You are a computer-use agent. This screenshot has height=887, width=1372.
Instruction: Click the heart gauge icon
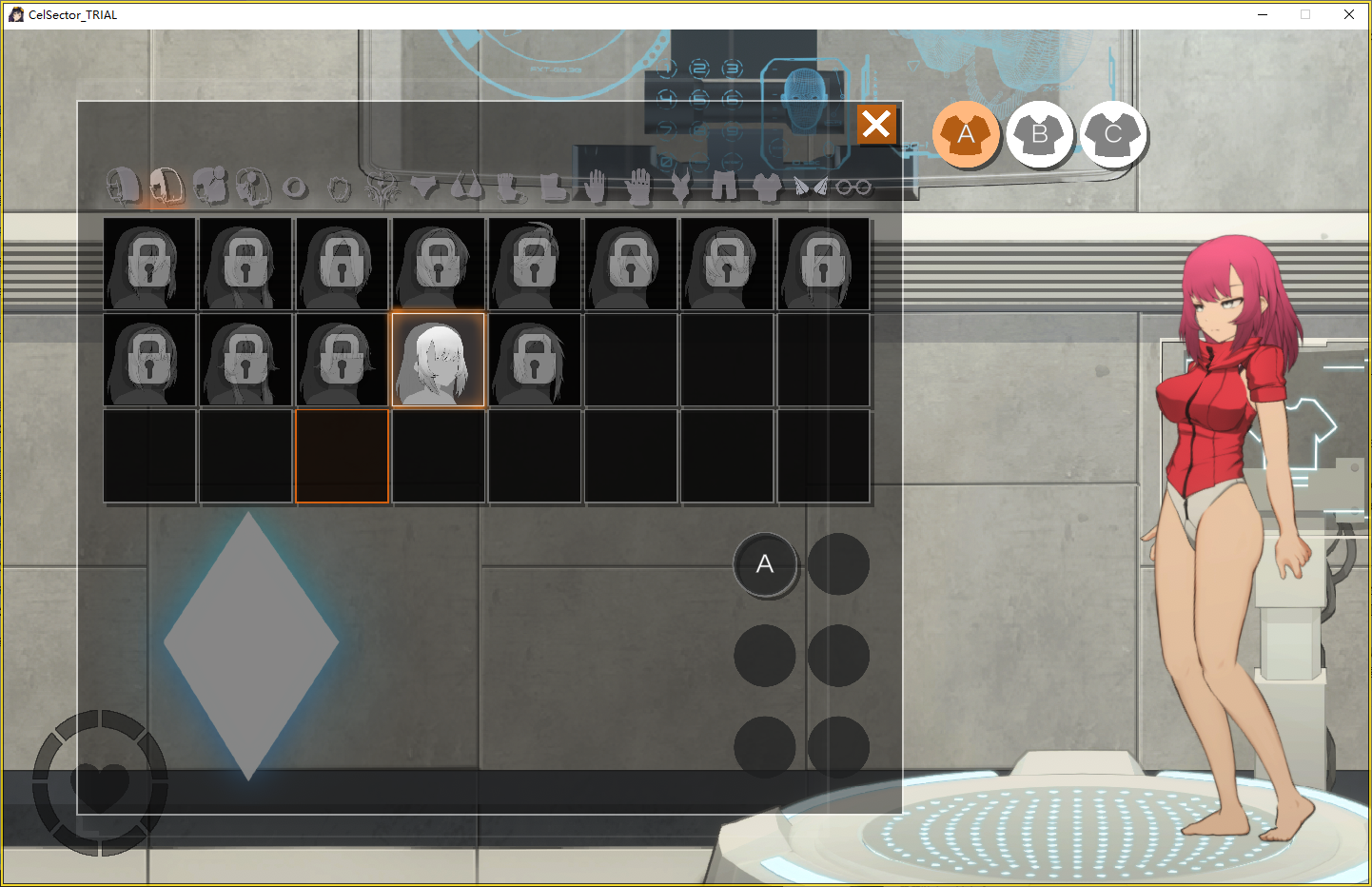point(100,783)
